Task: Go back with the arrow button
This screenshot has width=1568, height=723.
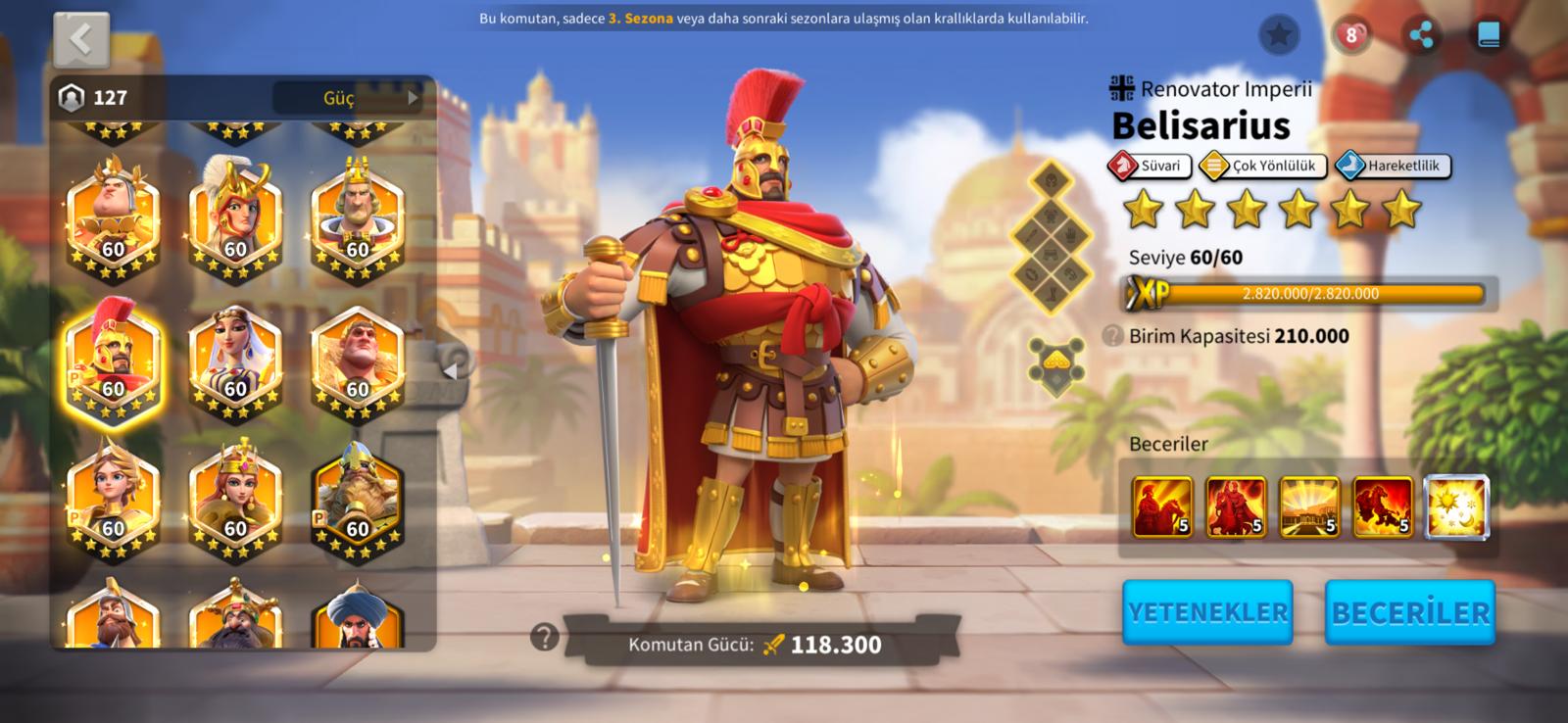Action: click(x=81, y=40)
